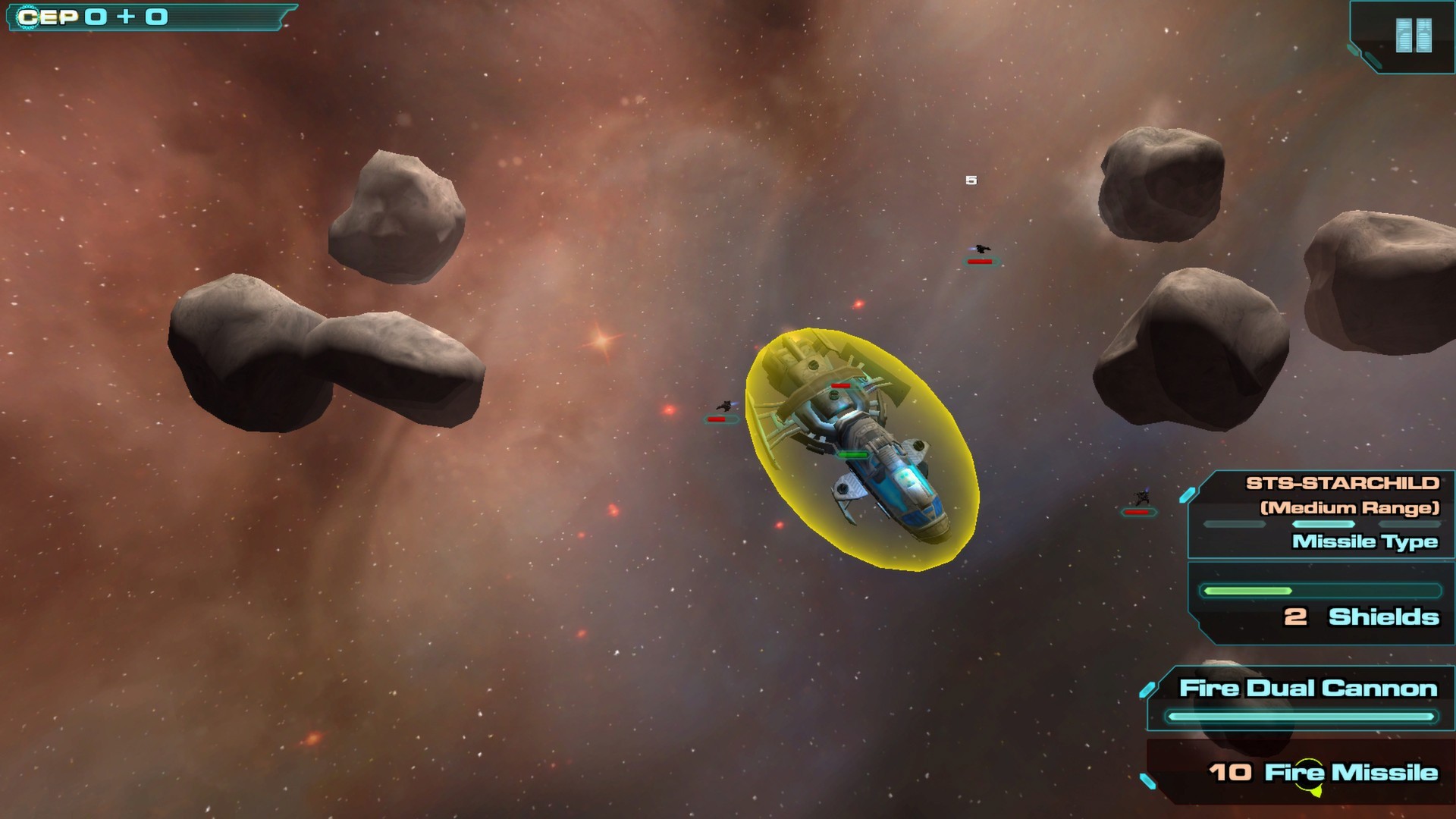The height and width of the screenshot is (819, 1456).
Task: Pause the game with the pause icon
Action: pyautogui.click(x=1414, y=36)
